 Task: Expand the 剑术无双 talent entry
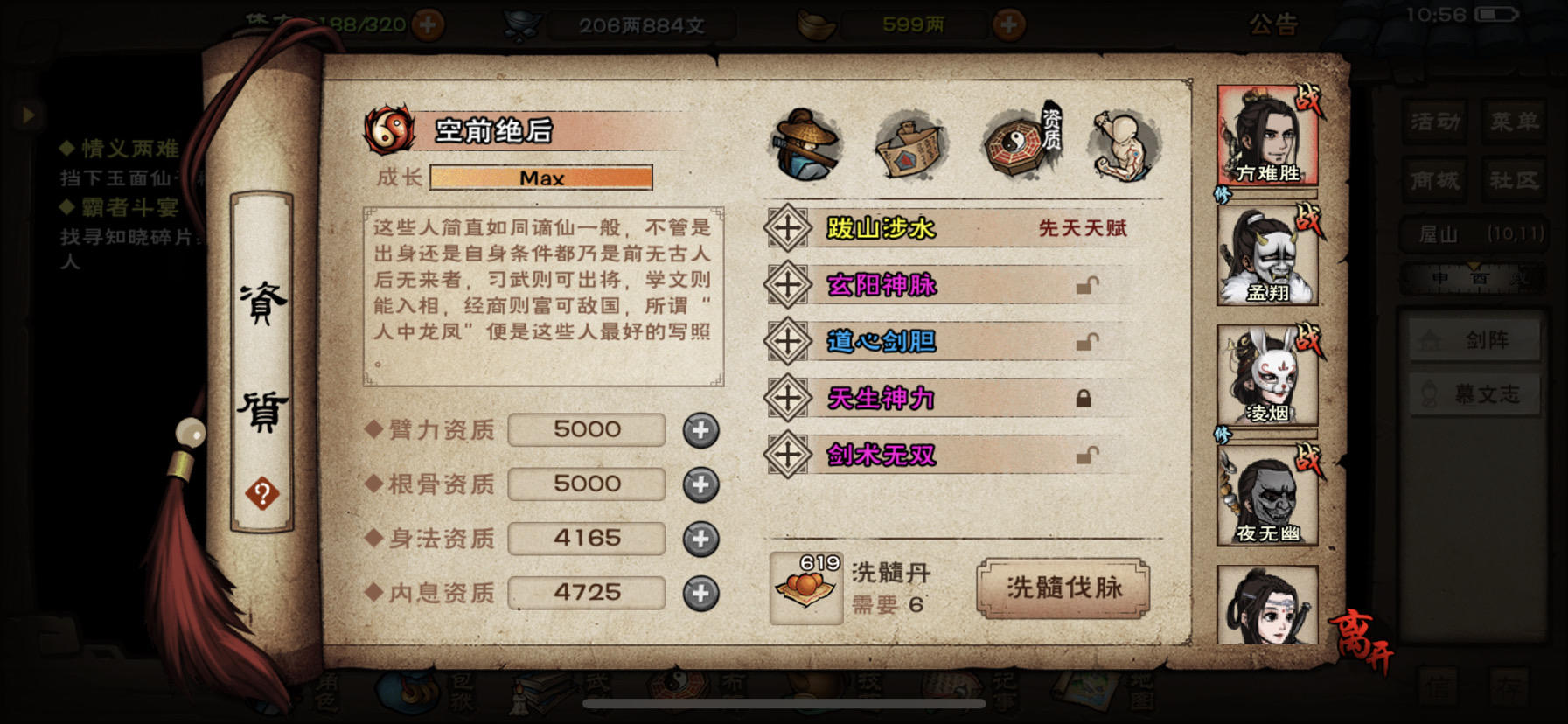point(790,455)
